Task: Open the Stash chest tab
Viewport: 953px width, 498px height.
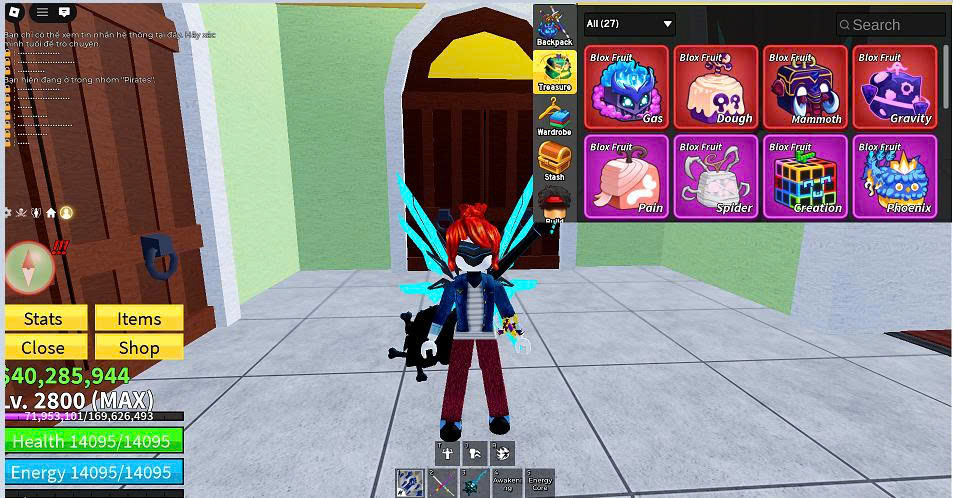Action: pos(554,160)
